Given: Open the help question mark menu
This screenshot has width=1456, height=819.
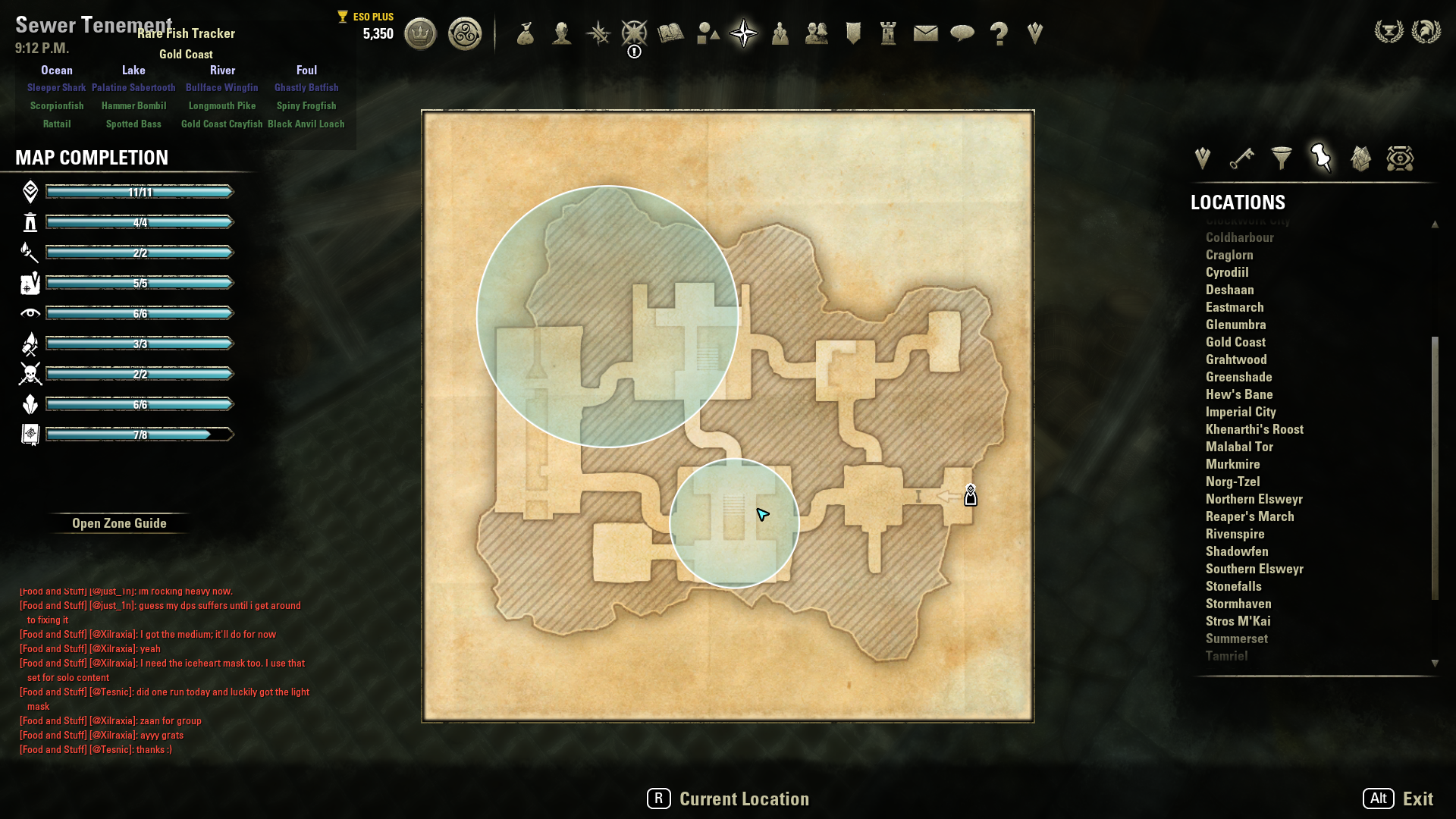Looking at the screenshot, I should pyautogui.click(x=999, y=34).
